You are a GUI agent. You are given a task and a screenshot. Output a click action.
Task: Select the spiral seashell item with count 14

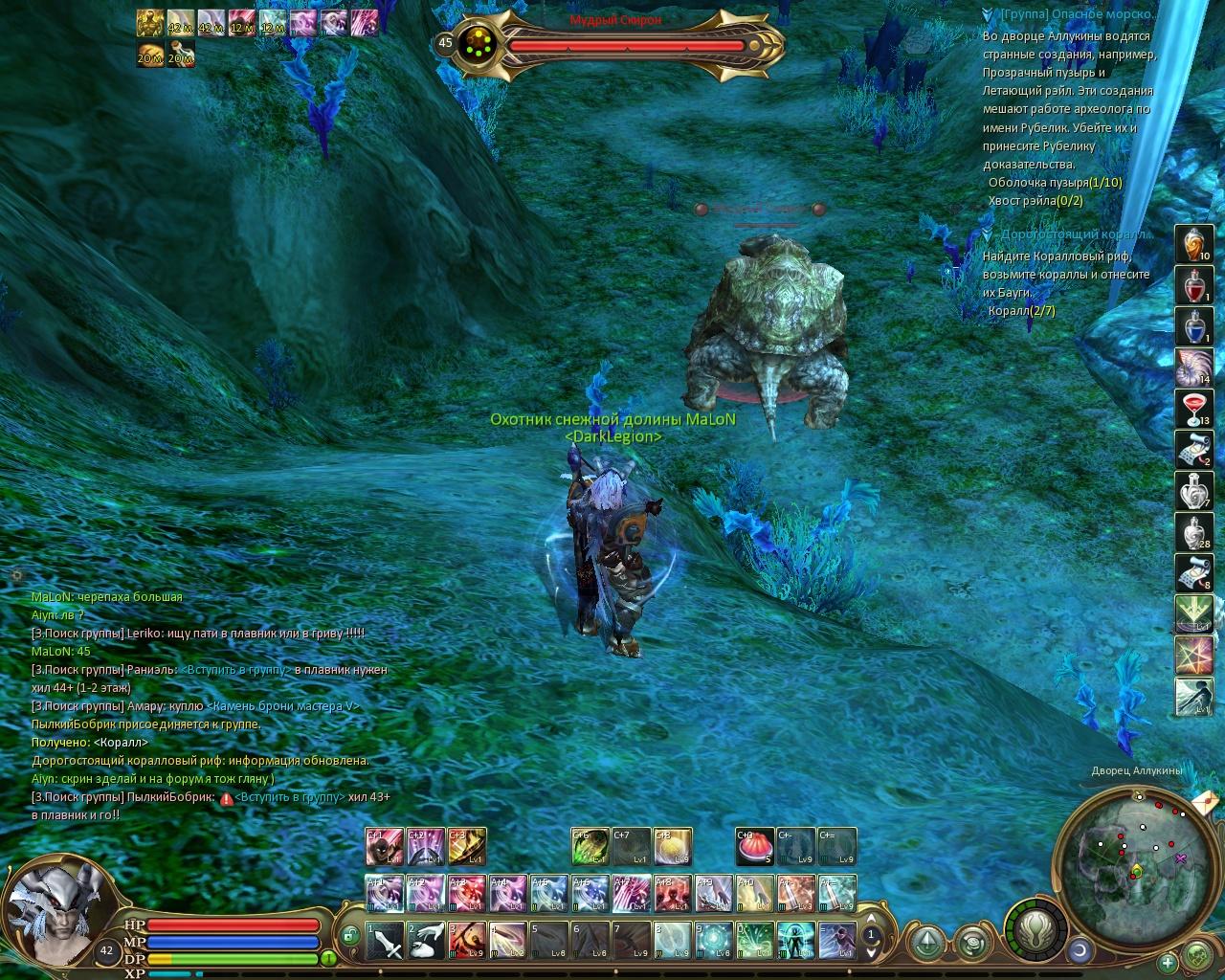tap(1193, 367)
